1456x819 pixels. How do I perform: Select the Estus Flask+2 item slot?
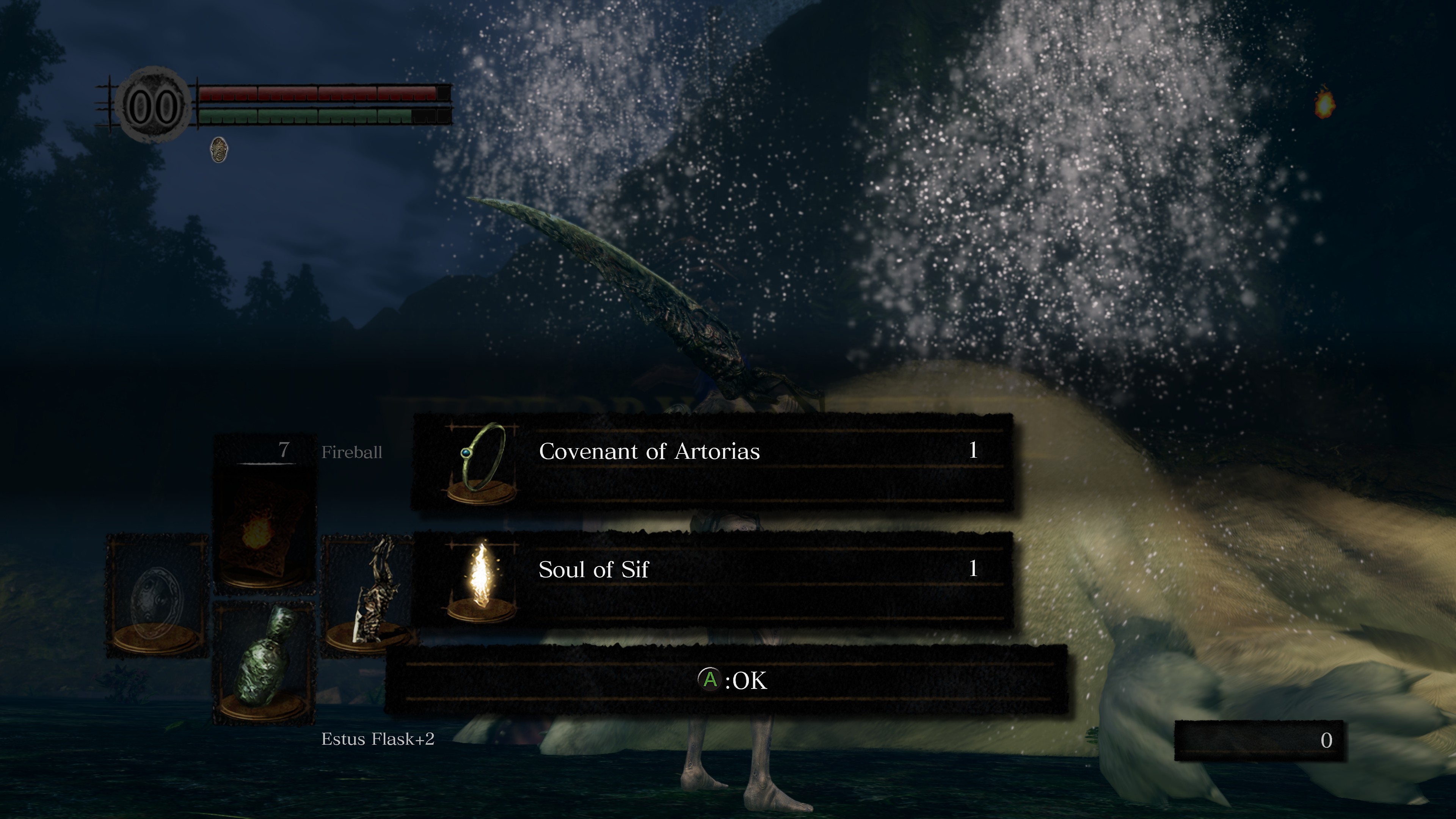click(x=264, y=662)
